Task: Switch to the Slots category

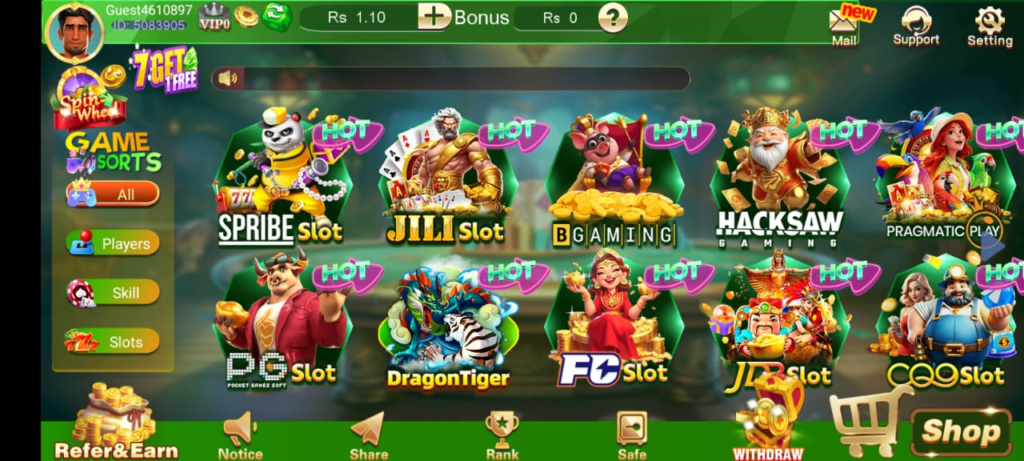Action: point(113,341)
